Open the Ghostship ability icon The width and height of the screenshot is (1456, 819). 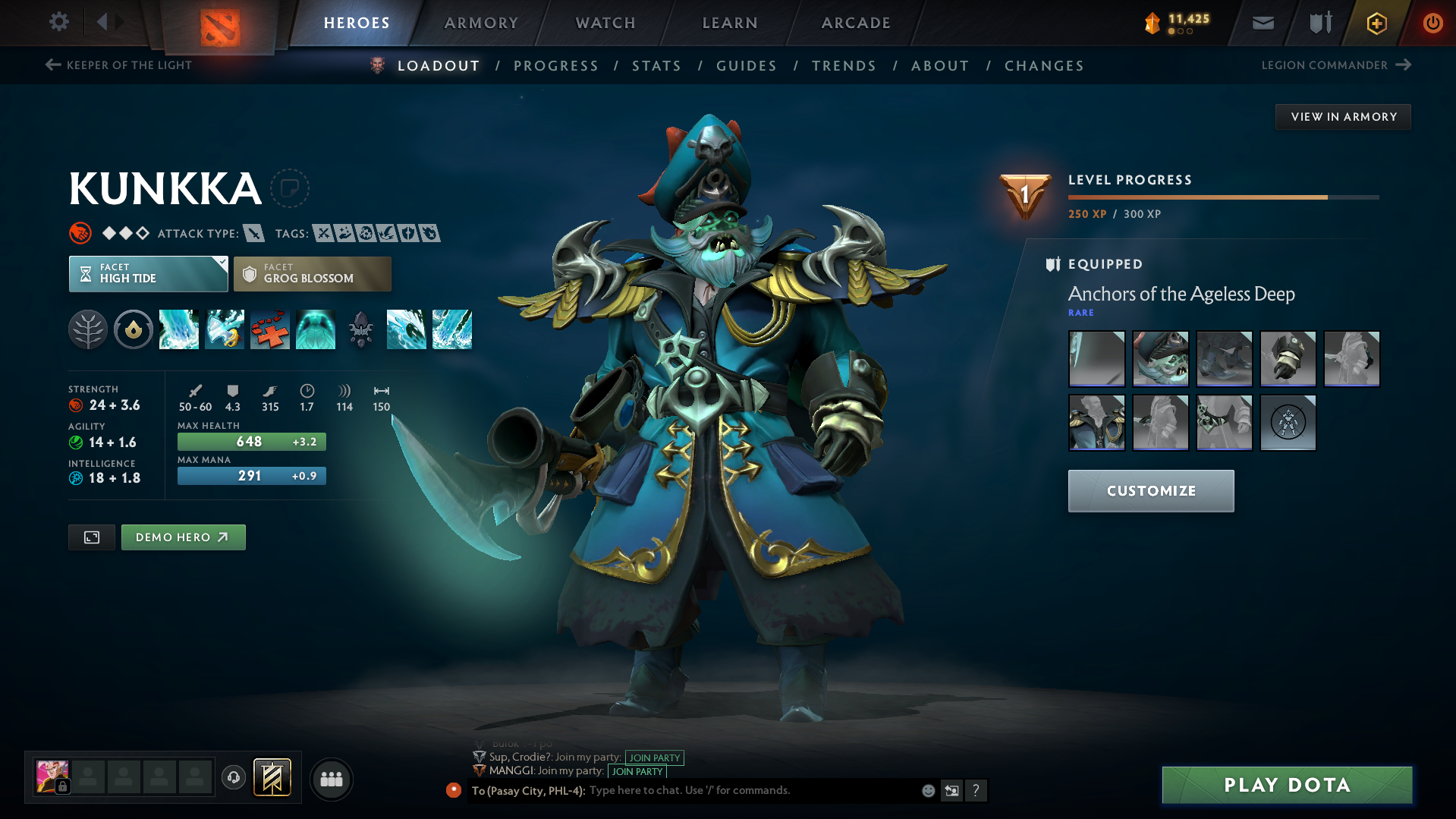(316, 329)
